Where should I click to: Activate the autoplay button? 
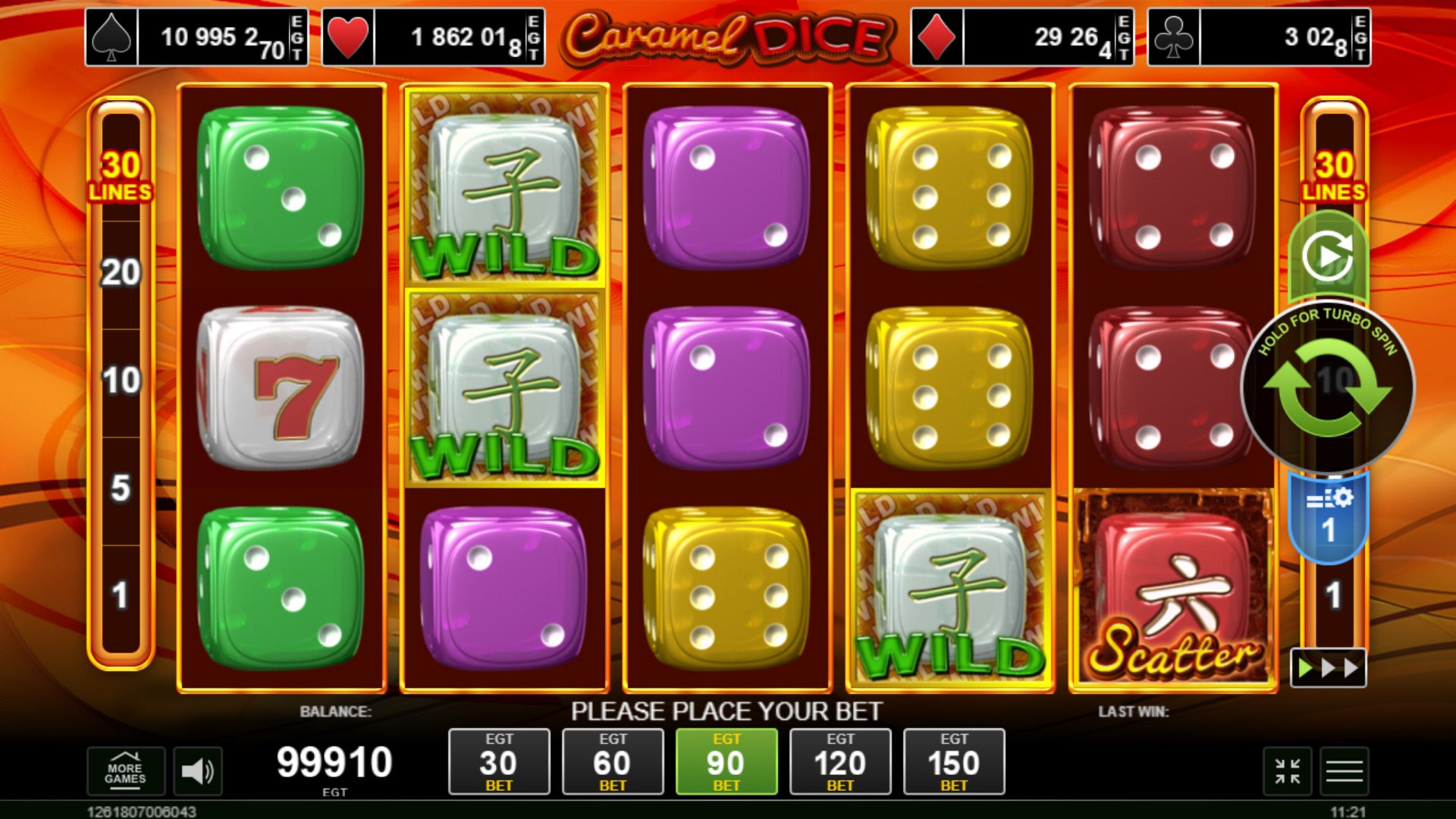pyautogui.click(x=1327, y=257)
